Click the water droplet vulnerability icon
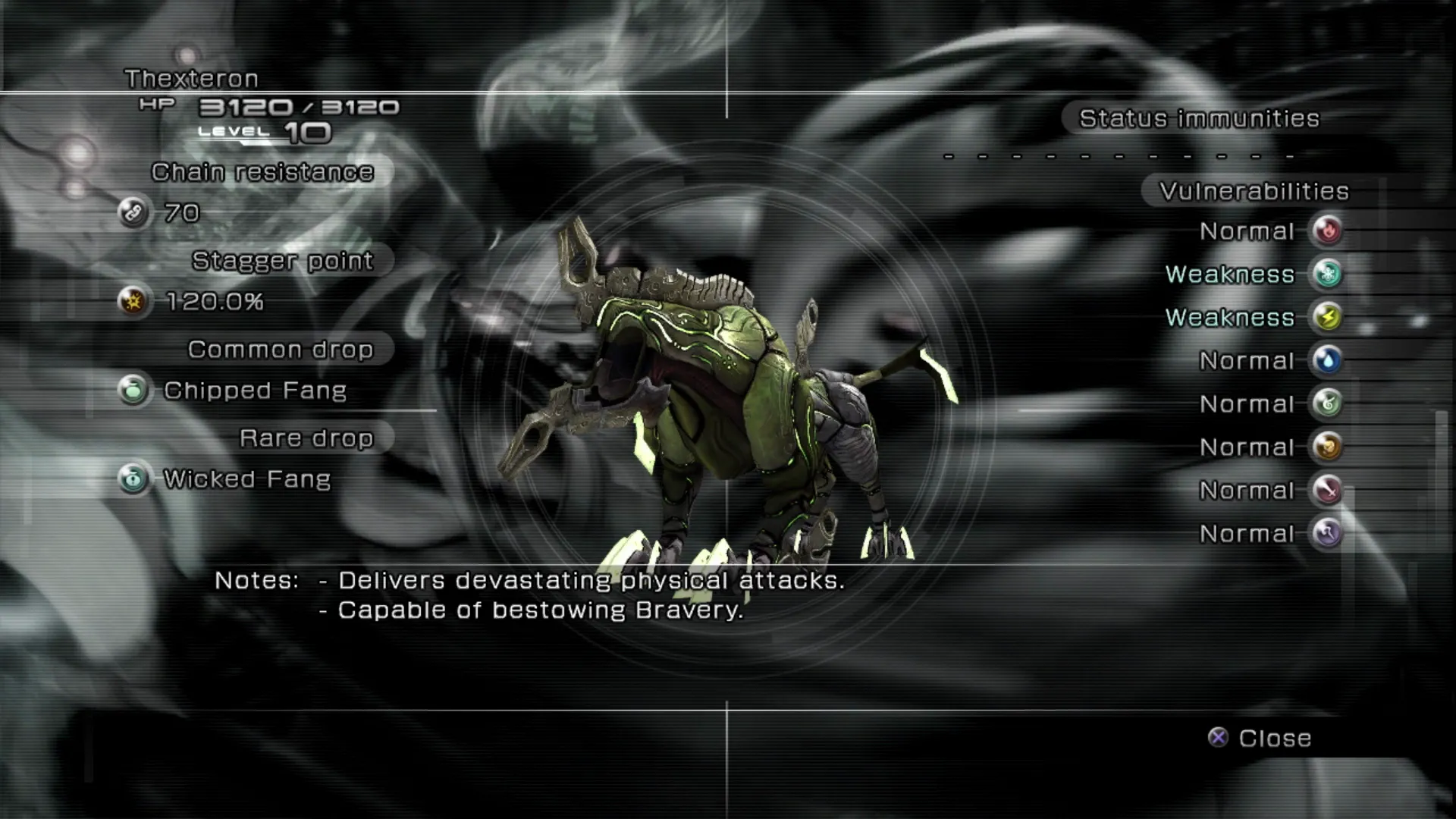 1327,360
